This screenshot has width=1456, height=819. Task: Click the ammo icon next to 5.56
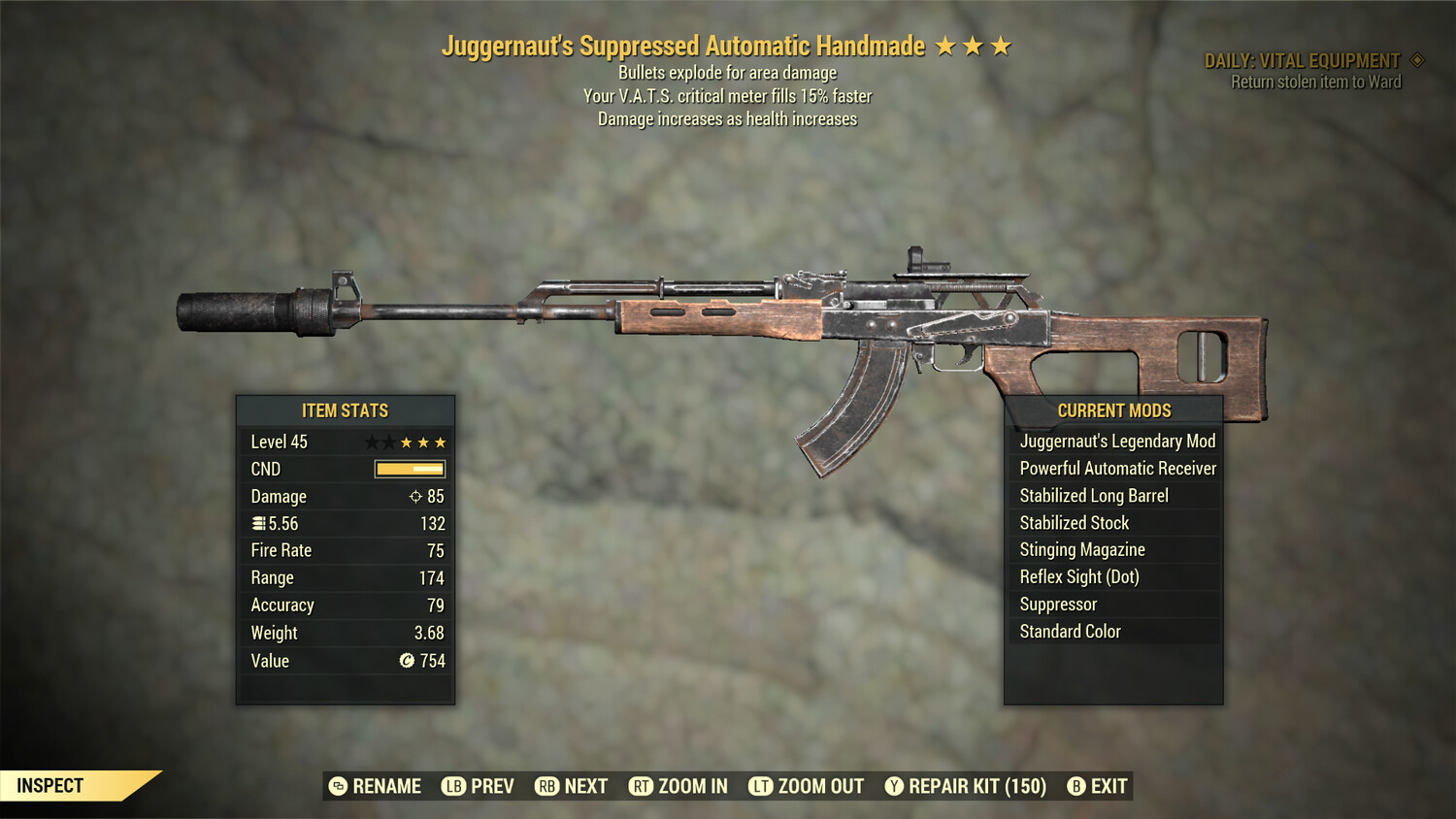[x=259, y=523]
